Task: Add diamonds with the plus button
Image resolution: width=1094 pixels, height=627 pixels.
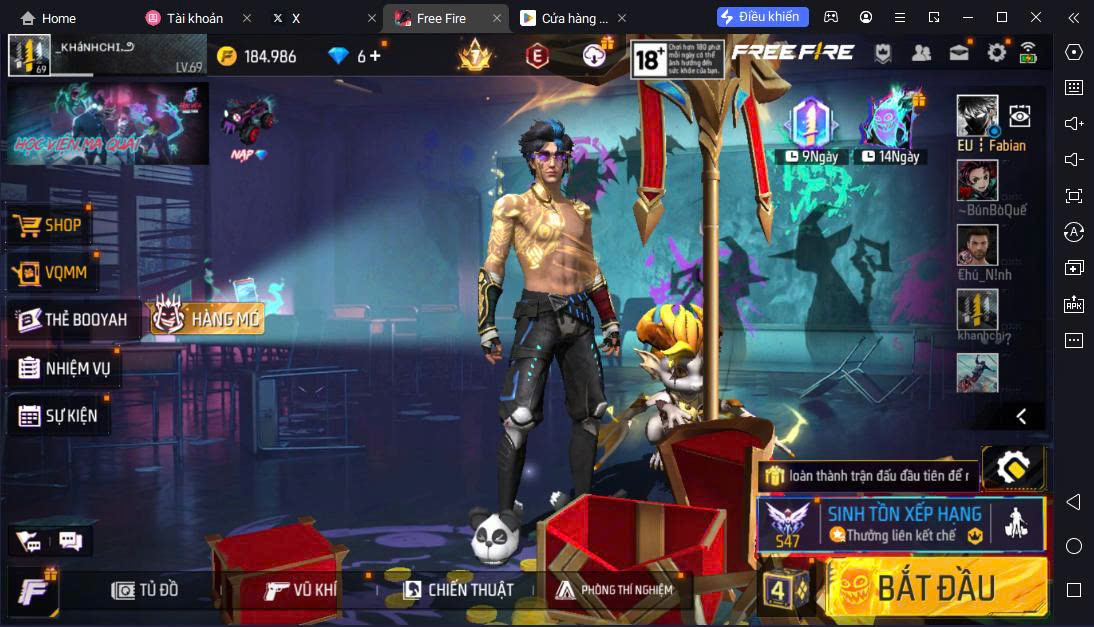Action: 375,56
